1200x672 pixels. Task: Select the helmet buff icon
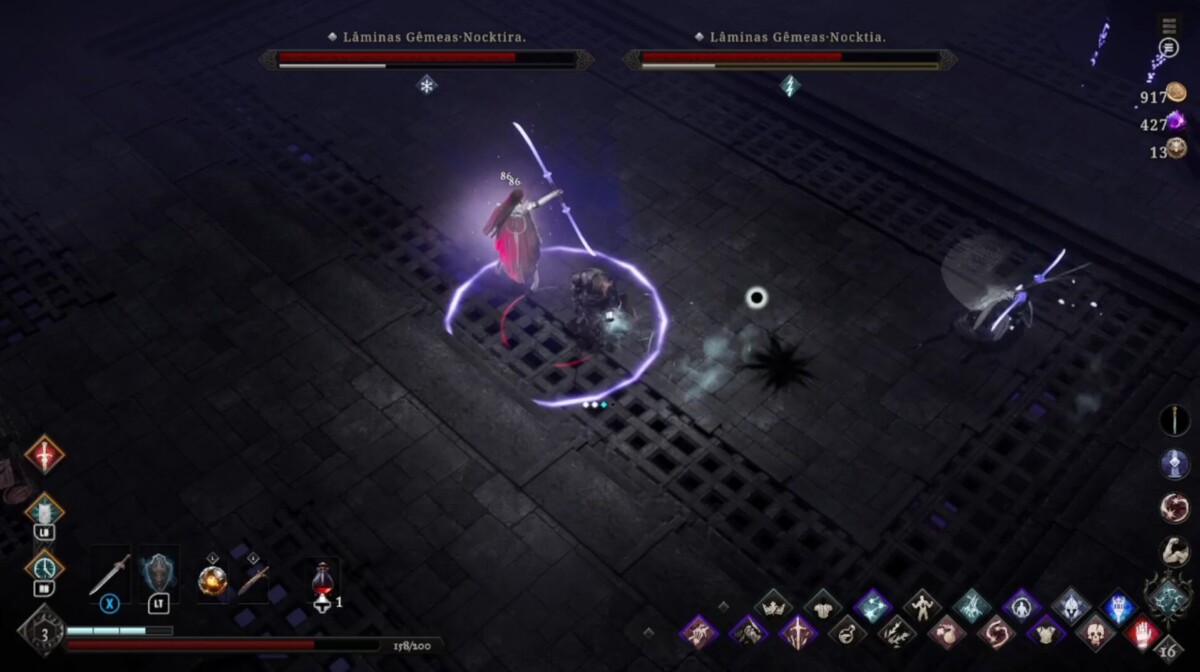coord(1070,606)
